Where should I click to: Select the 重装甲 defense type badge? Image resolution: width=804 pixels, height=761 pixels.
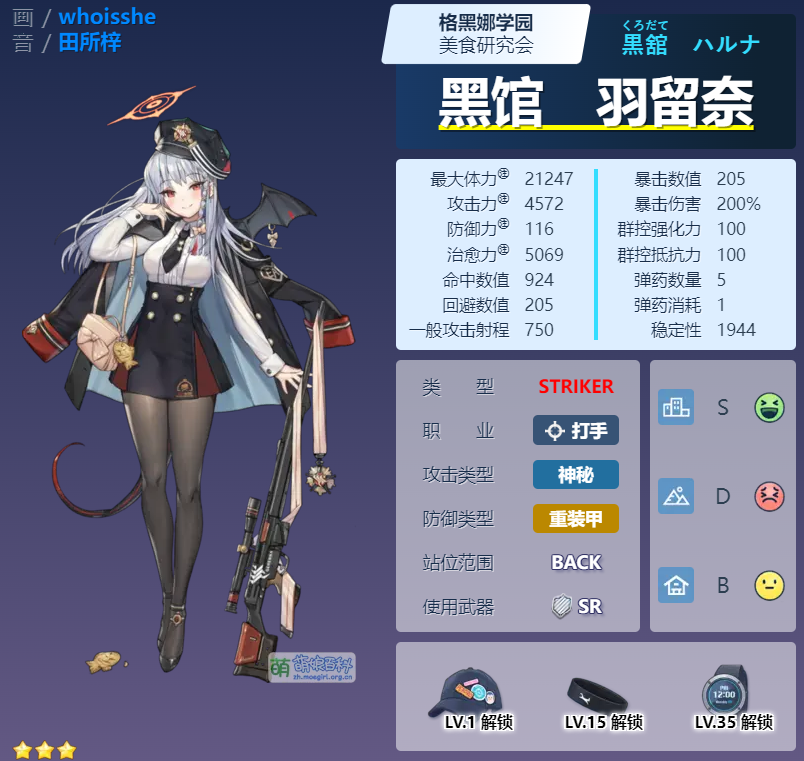pos(576,518)
